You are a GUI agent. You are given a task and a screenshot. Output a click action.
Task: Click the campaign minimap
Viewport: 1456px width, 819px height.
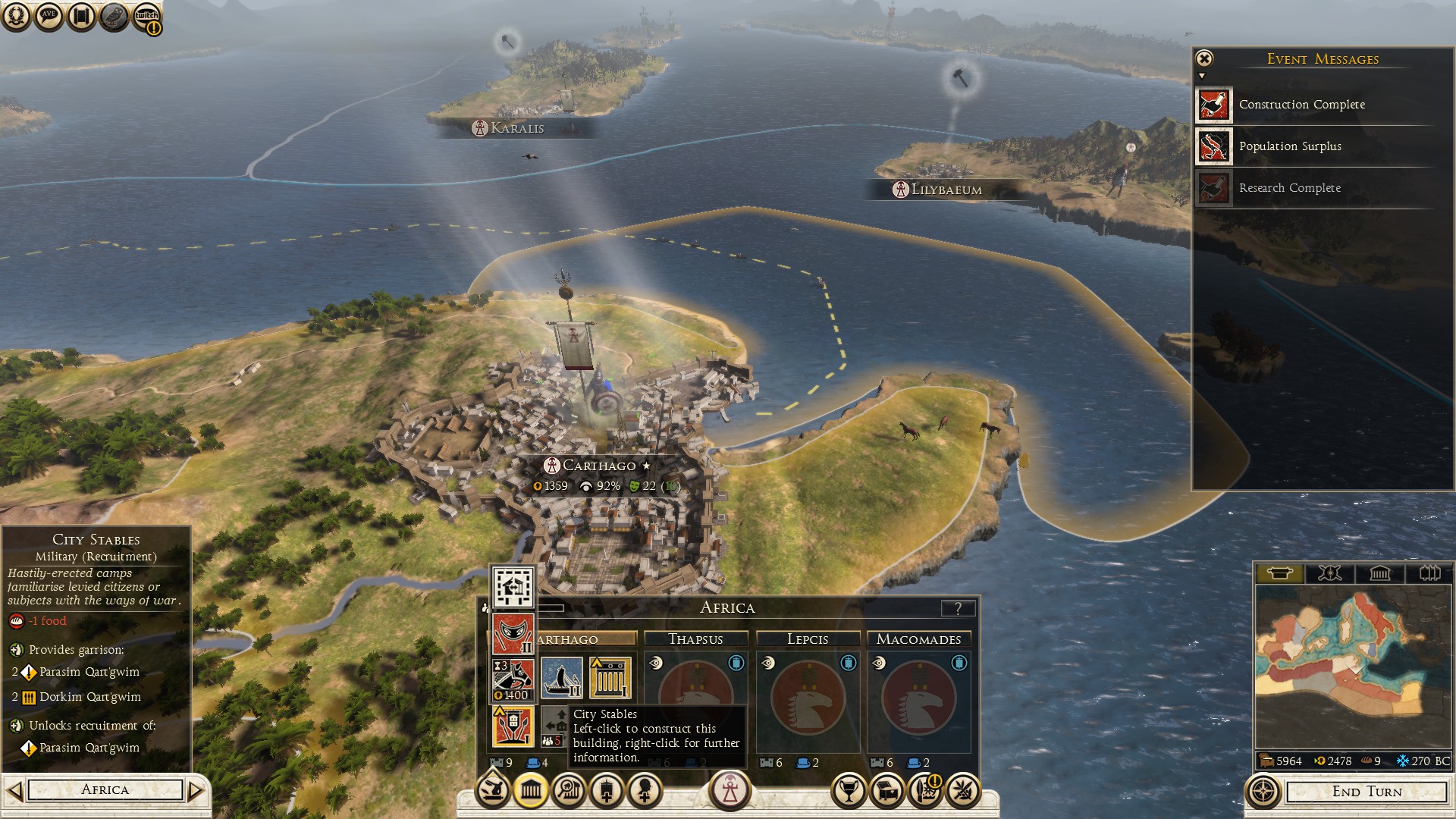point(1353,667)
